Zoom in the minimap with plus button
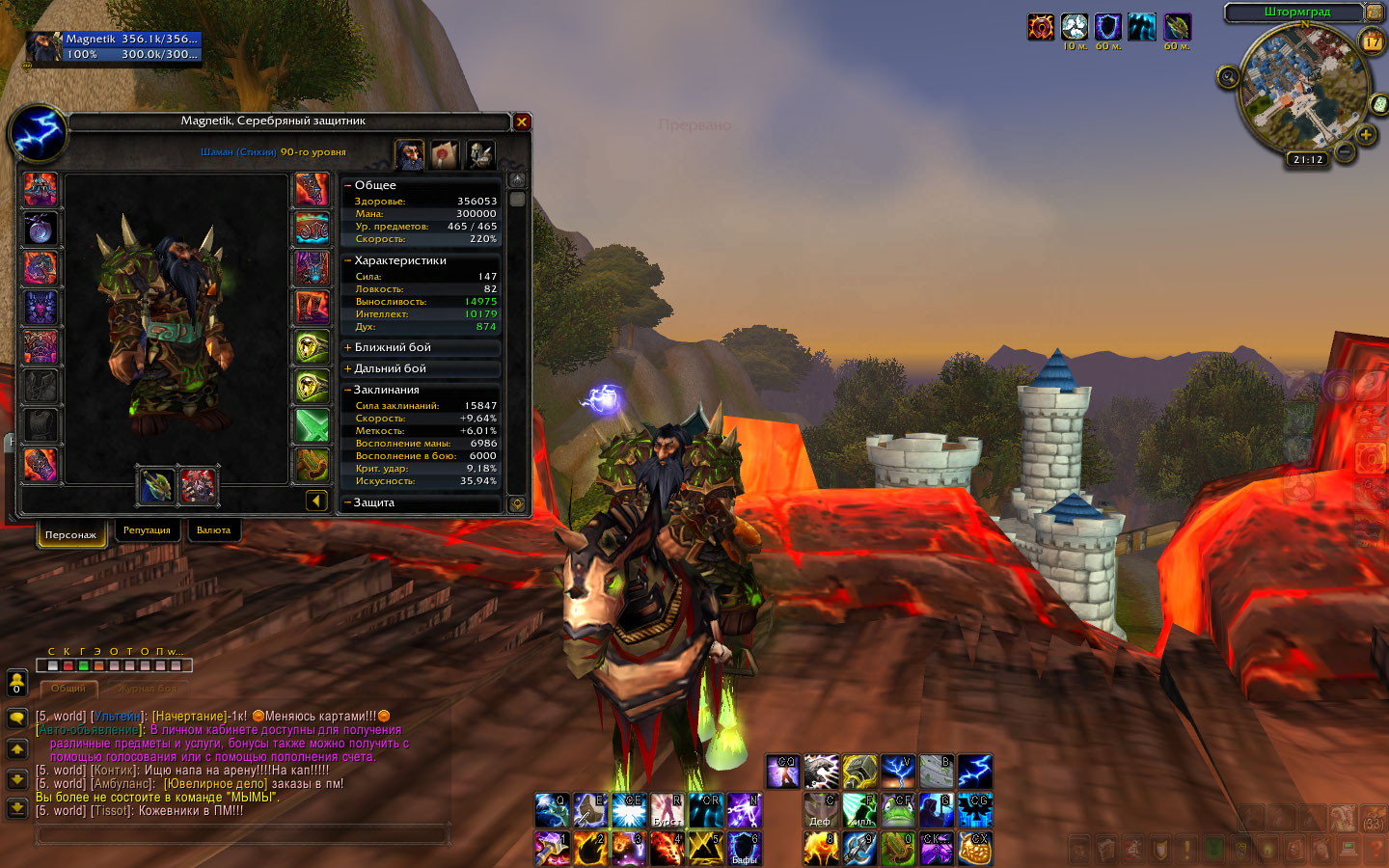The height and width of the screenshot is (868, 1389). coord(1366,135)
